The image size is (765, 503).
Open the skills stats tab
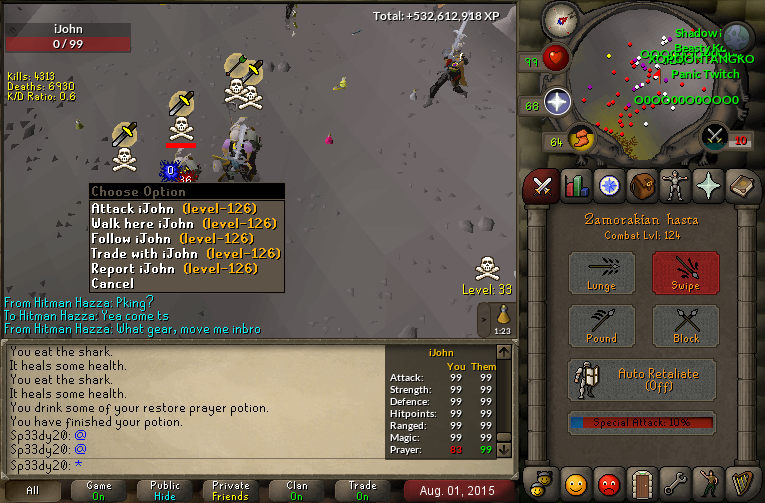574,185
